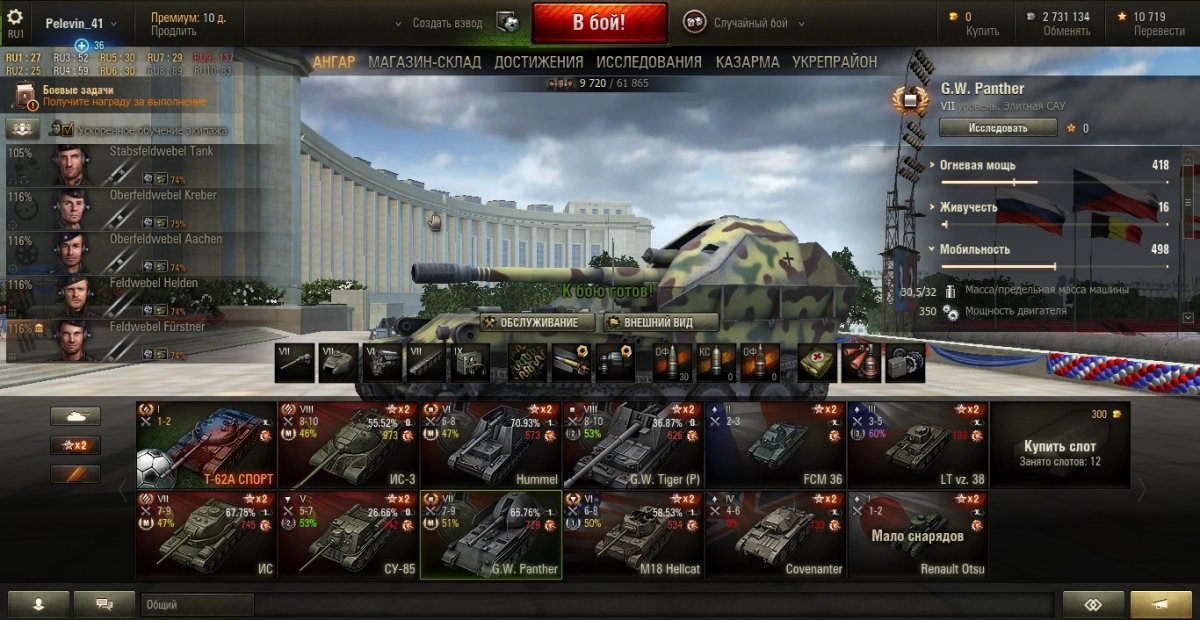Open the «ДОСТИЖЕНИЯ» tab
Image resolution: width=1200 pixels, height=620 pixels.
[538, 62]
